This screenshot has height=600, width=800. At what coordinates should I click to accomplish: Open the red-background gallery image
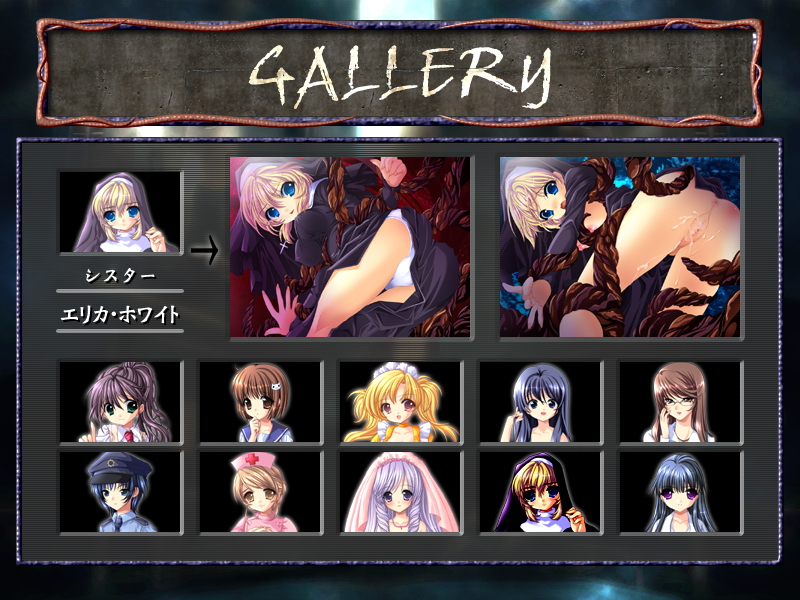tap(350, 247)
